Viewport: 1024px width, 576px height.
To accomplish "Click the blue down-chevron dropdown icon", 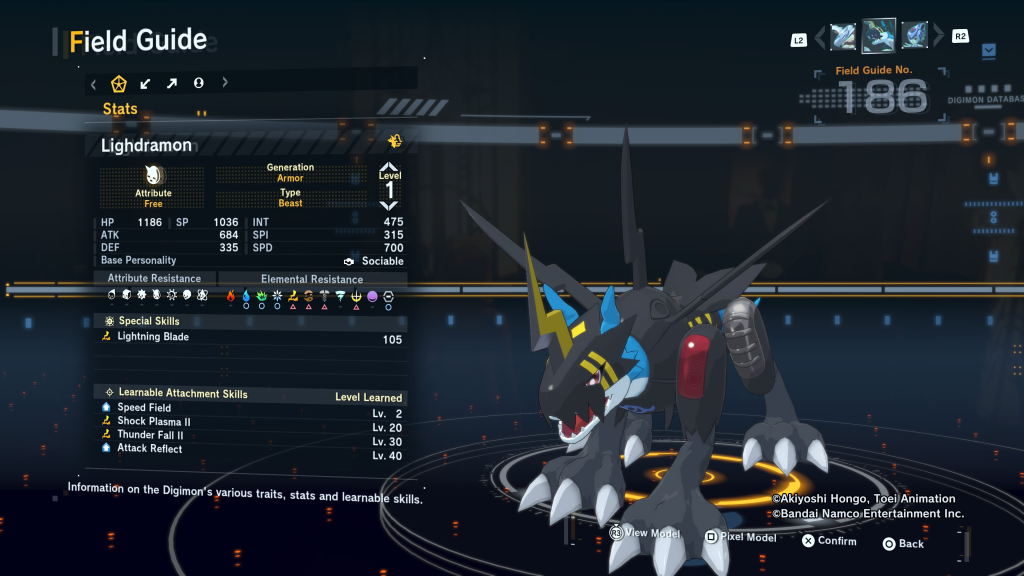I will tap(989, 50).
